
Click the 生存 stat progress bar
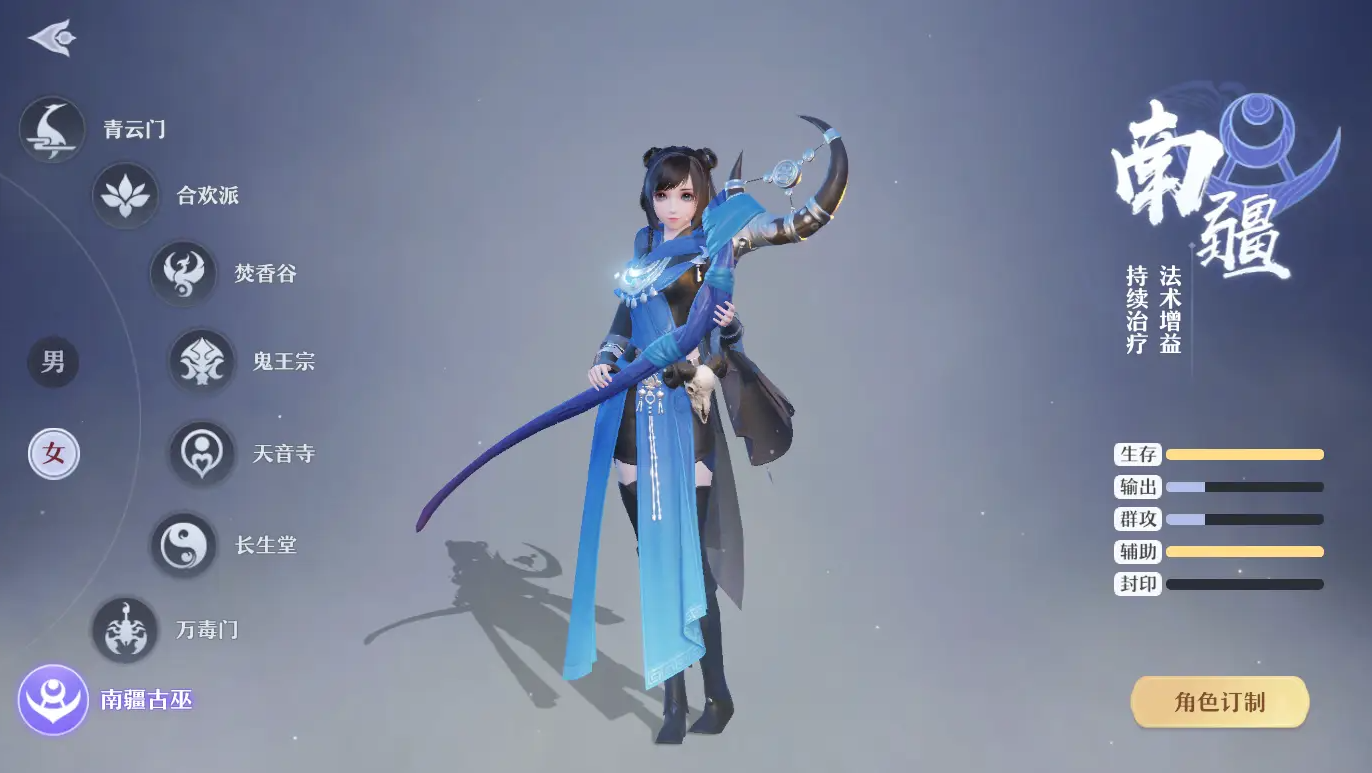pos(1245,455)
